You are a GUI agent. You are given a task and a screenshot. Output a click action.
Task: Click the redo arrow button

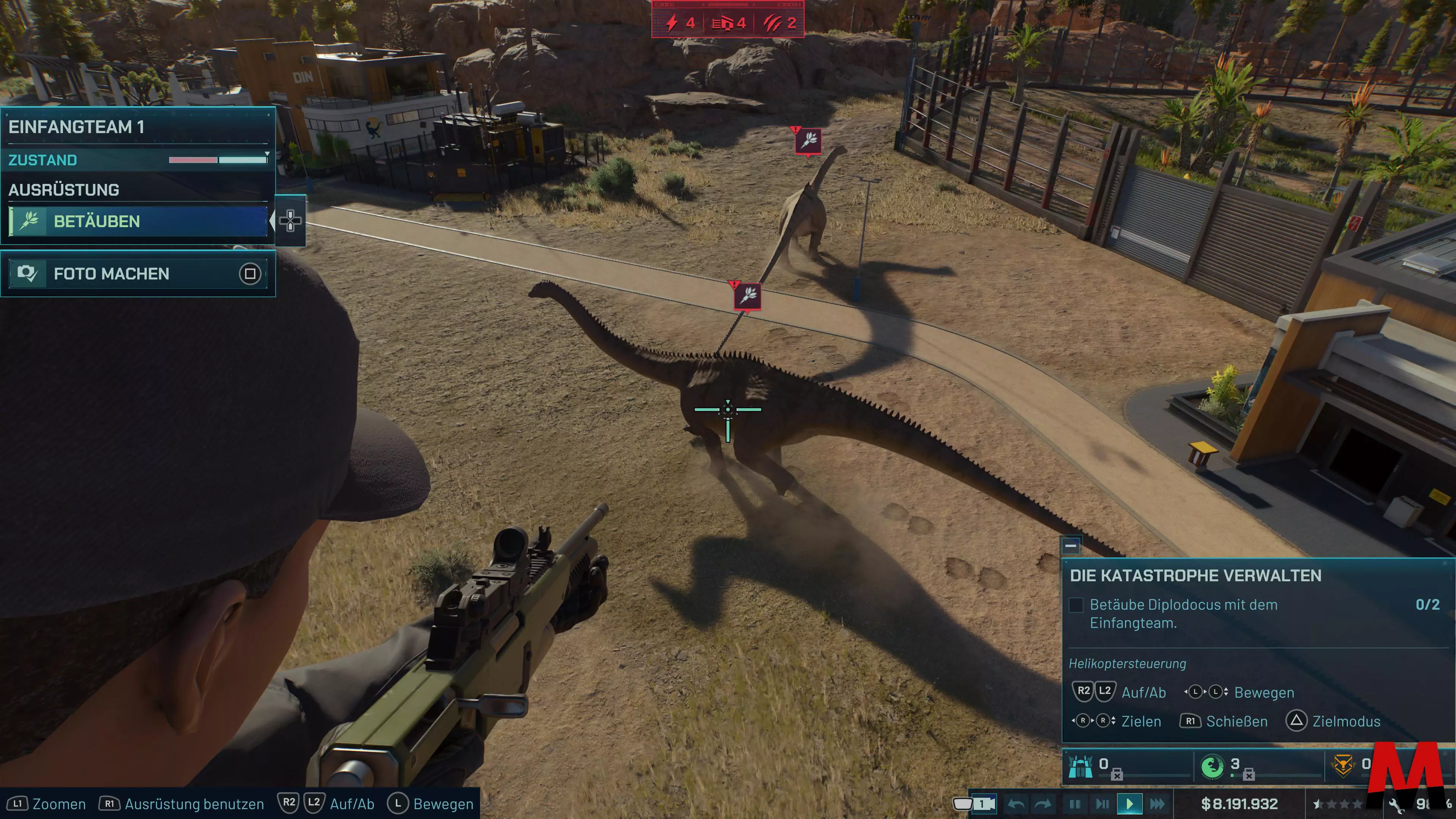click(x=1043, y=804)
